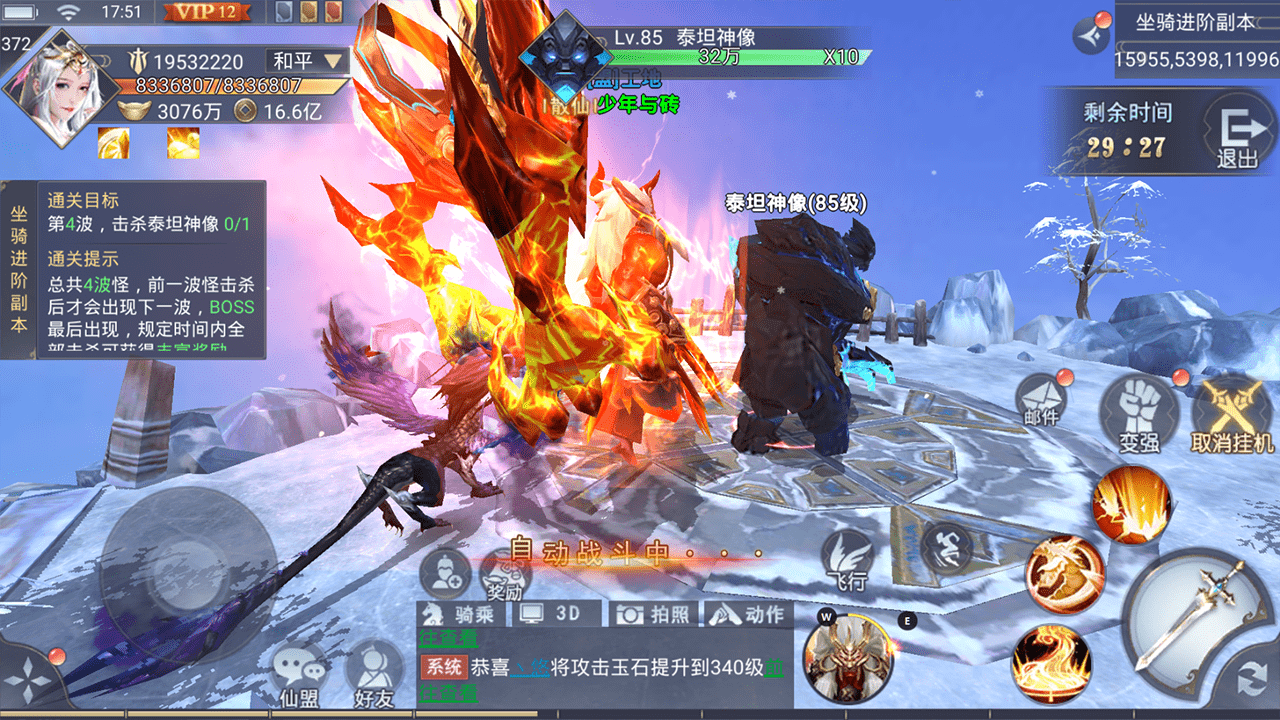Image resolution: width=1280 pixels, height=720 pixels.
Task: Exit the dungeon with the 退出 button
Action: click(x=1236, y=135)
